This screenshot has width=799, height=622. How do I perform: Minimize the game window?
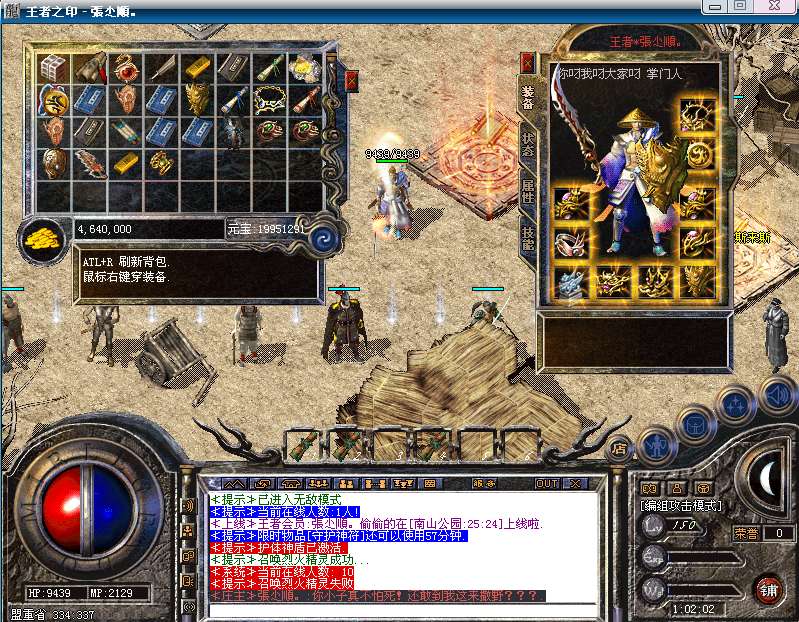(x=714, y=6)
